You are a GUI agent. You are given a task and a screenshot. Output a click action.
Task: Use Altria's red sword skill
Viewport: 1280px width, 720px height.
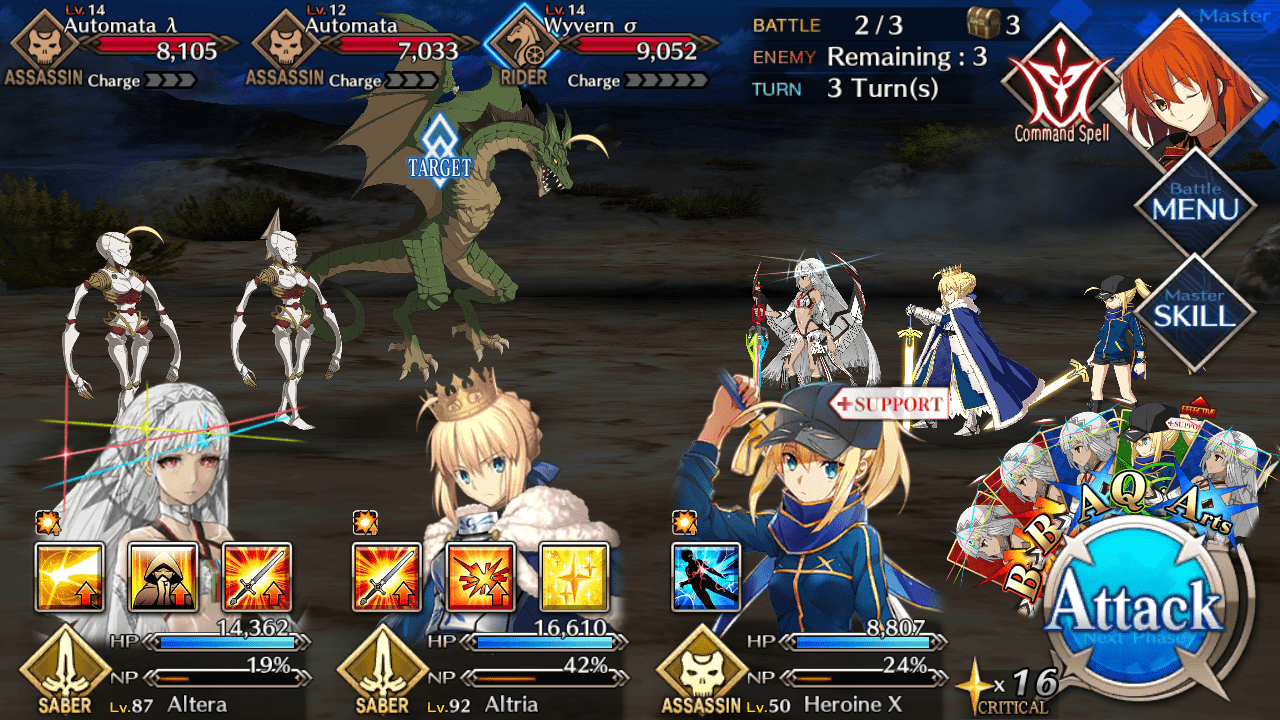tap(388, 577)
